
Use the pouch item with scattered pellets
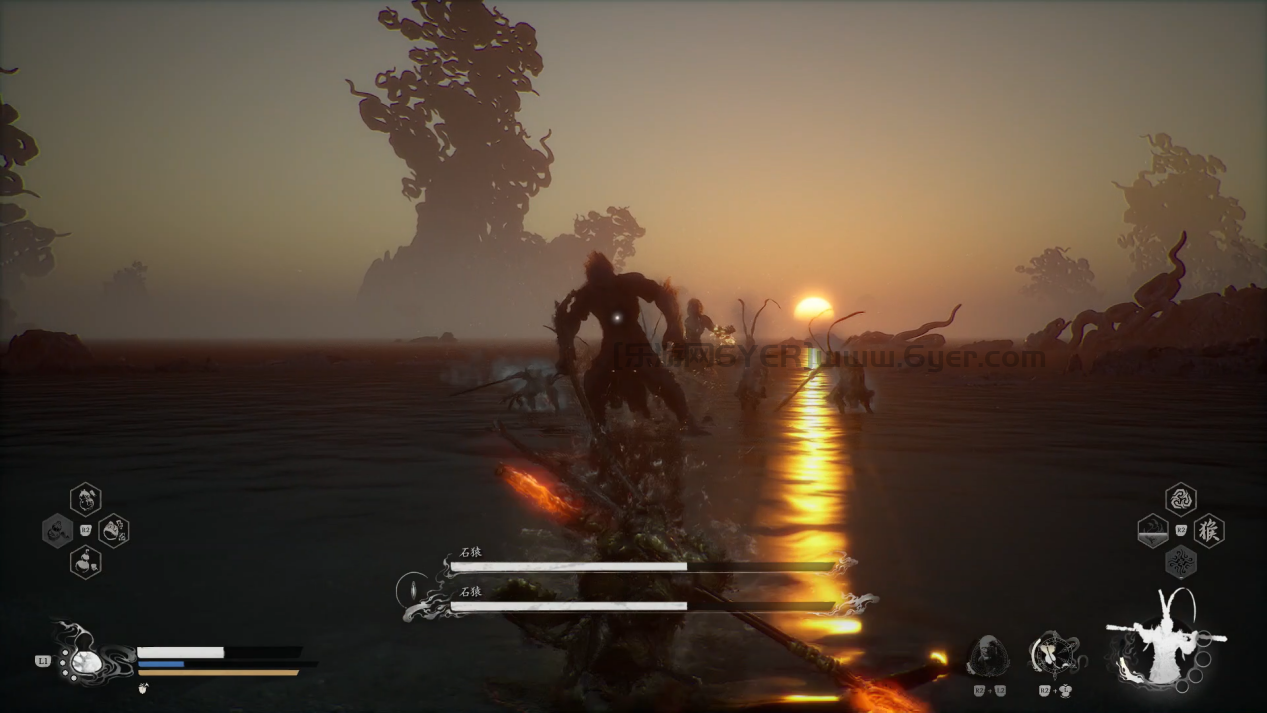[114, 530]
